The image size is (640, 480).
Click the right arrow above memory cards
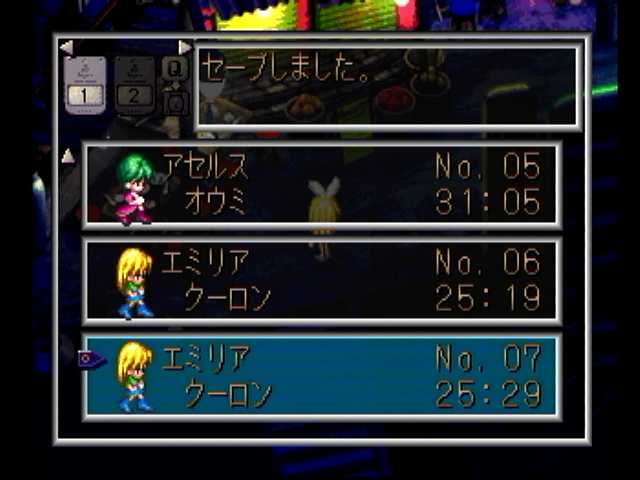coord(184,47)
